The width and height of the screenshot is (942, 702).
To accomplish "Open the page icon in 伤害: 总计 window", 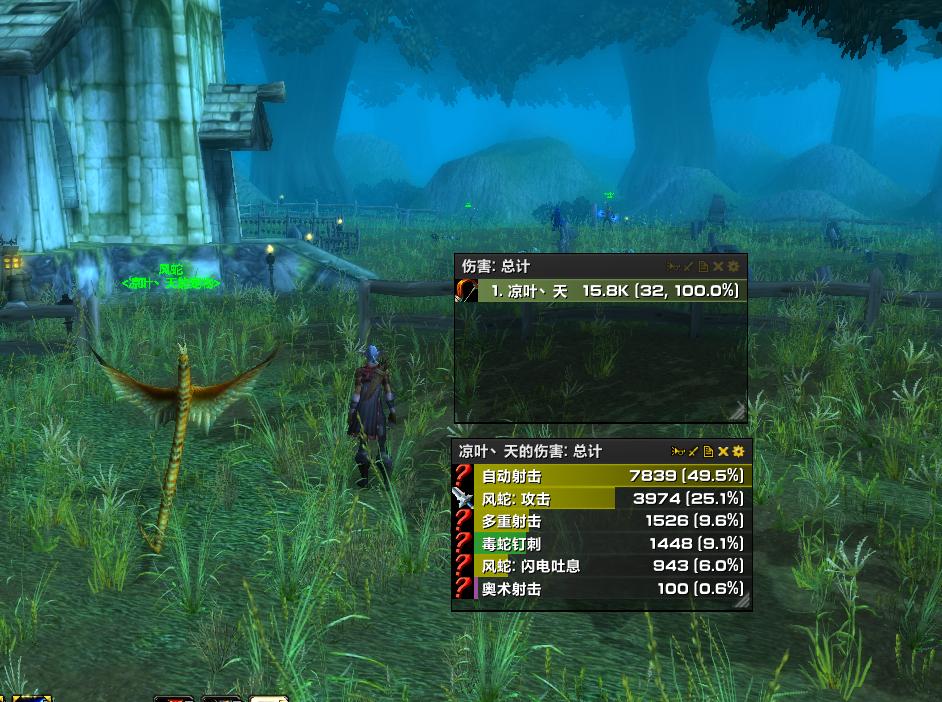I will (x=704, y=267).
